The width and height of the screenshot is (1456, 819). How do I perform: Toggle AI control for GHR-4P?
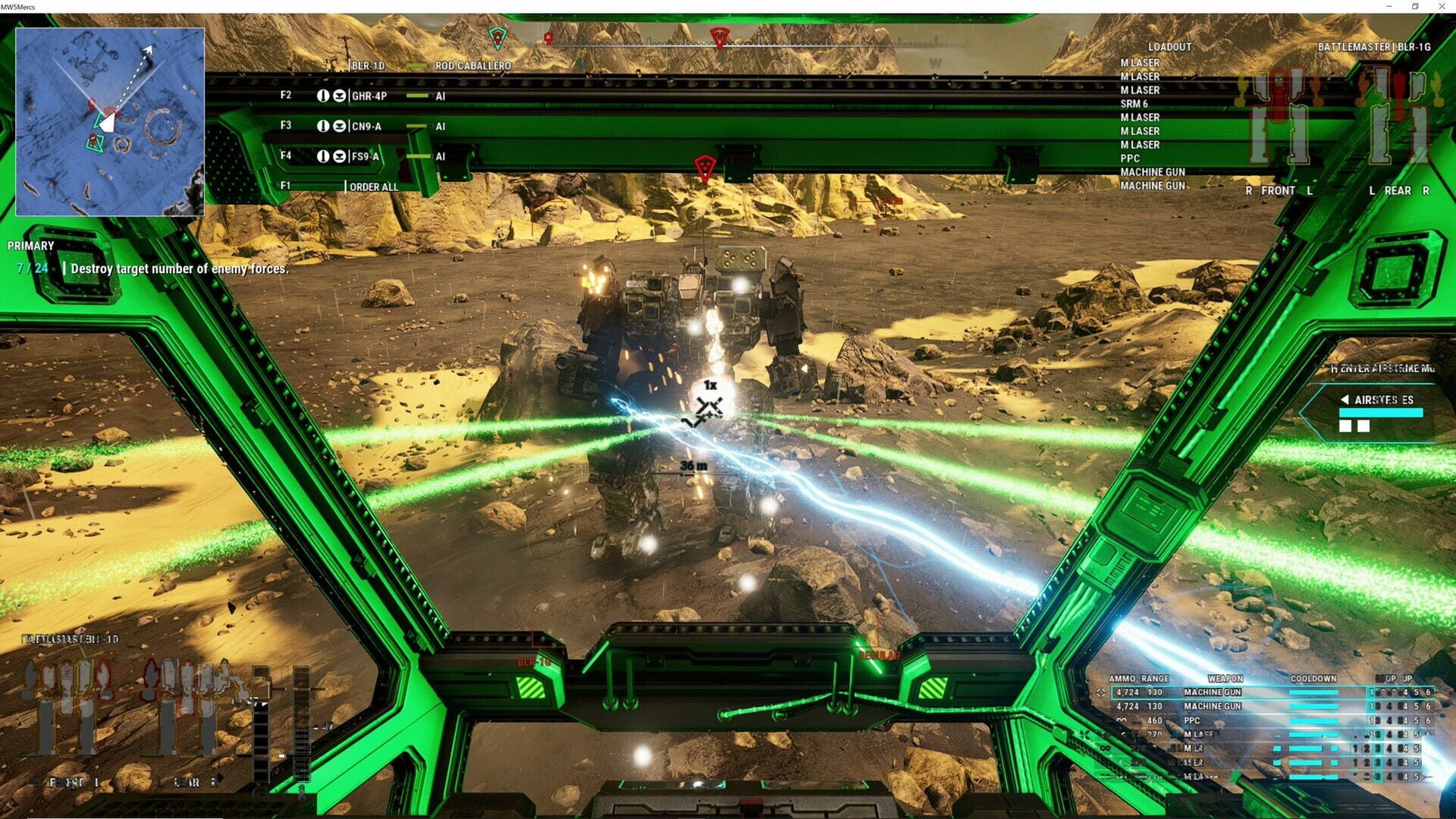pyautogui.click(x=441, y=96)
